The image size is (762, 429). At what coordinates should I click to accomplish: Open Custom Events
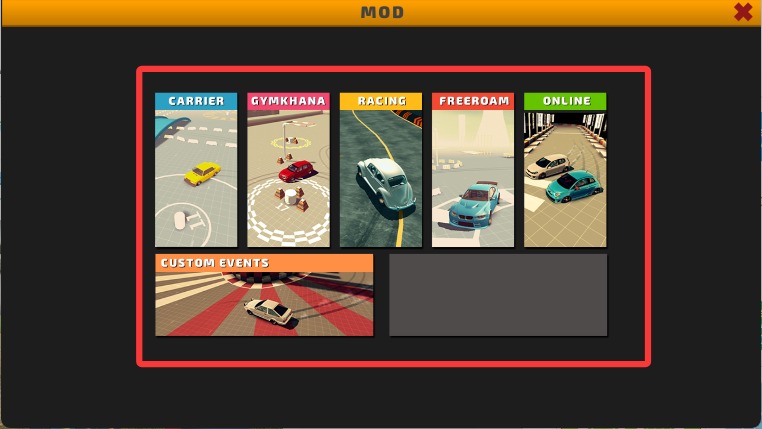264,295
